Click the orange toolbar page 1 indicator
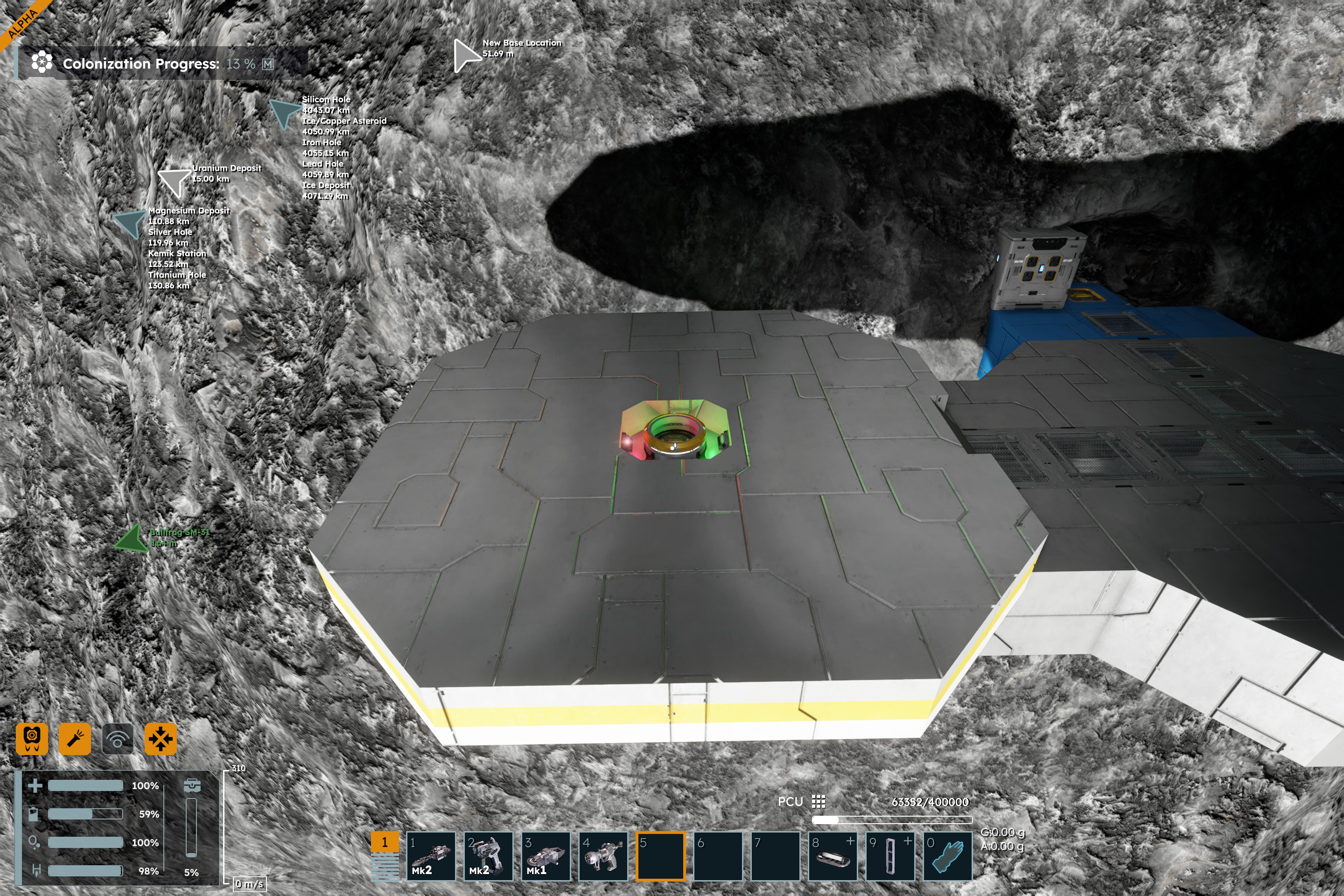 385,842
